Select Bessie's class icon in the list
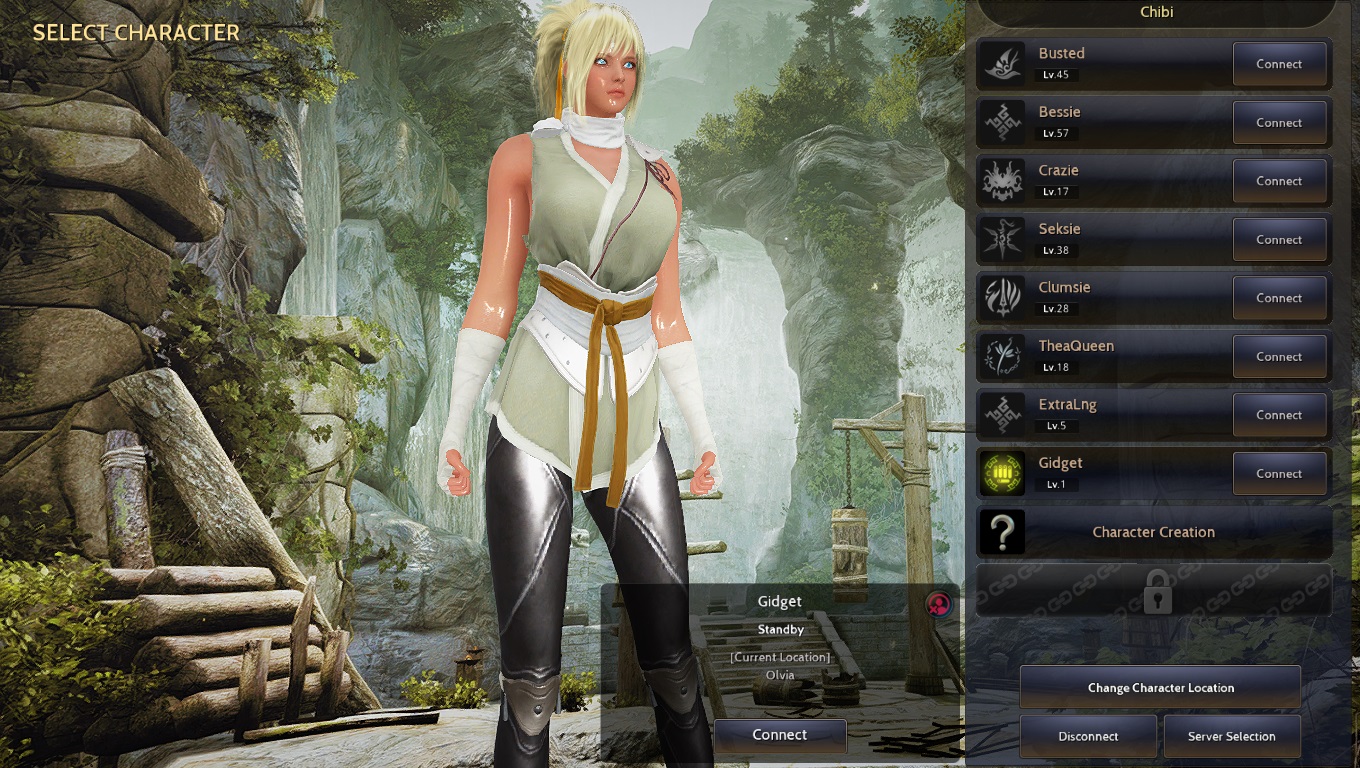Image resolution: width=1360 pixels, height=768 pixels. (x=1001, y=123)
